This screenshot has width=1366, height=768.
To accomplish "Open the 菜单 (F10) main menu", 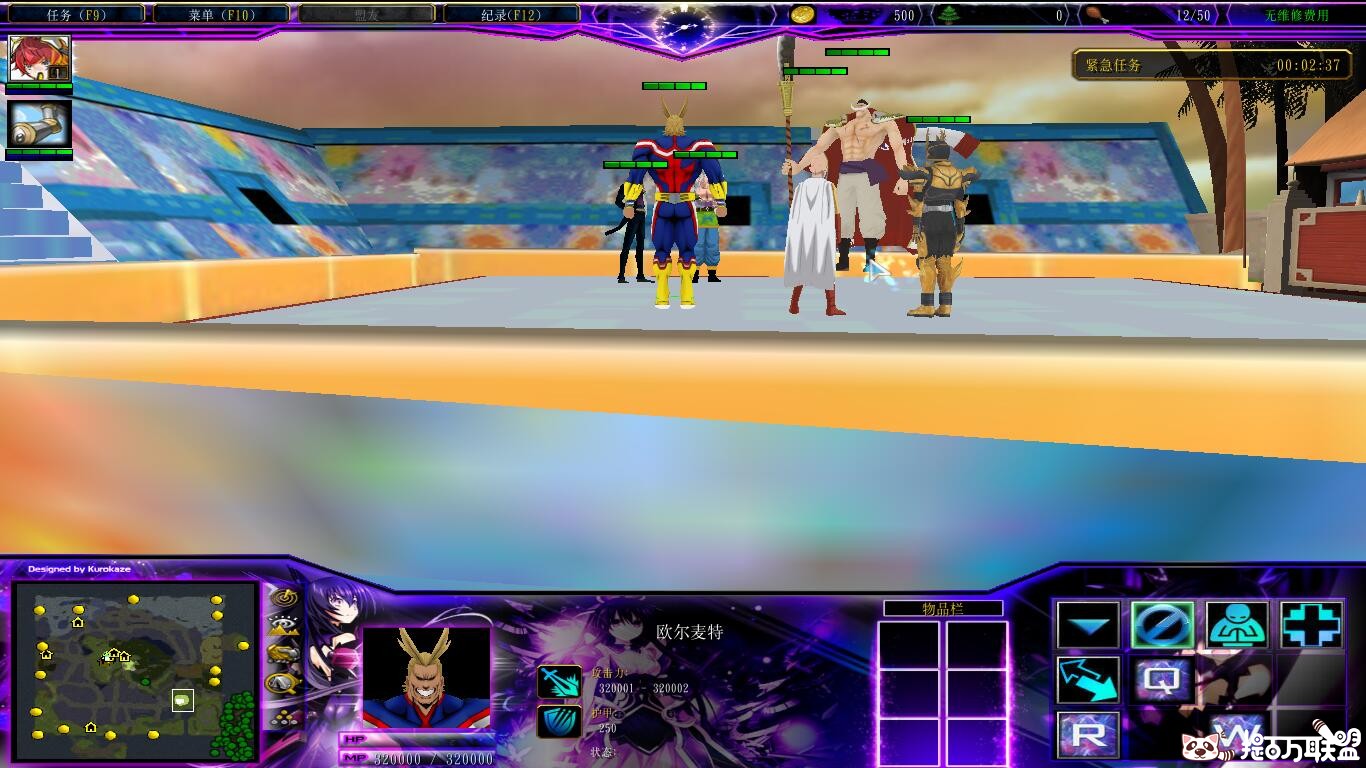I will (223, 15).
